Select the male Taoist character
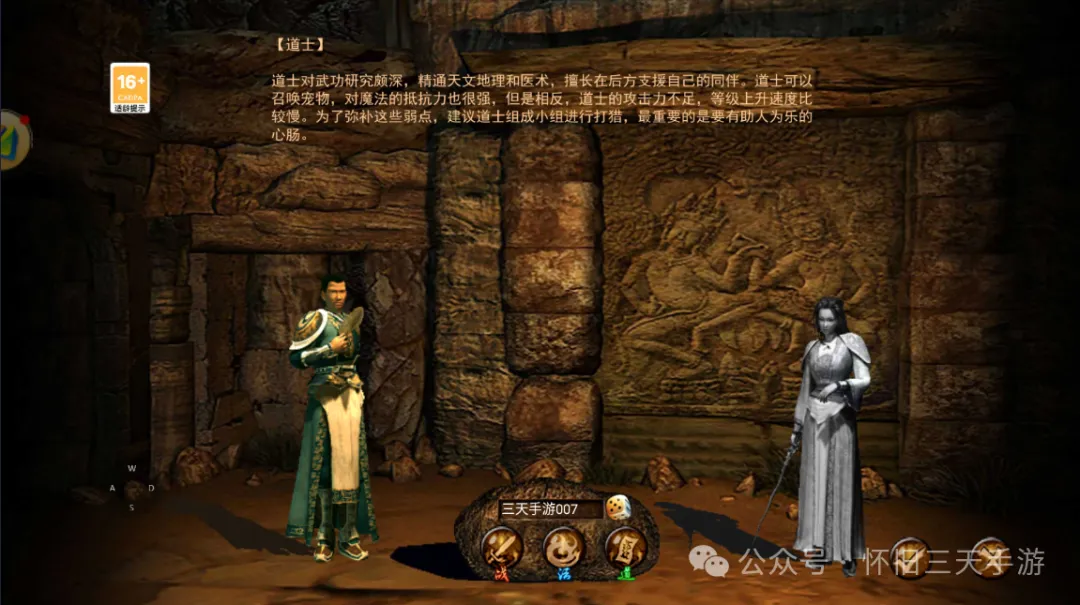 [x=332, y=417]
